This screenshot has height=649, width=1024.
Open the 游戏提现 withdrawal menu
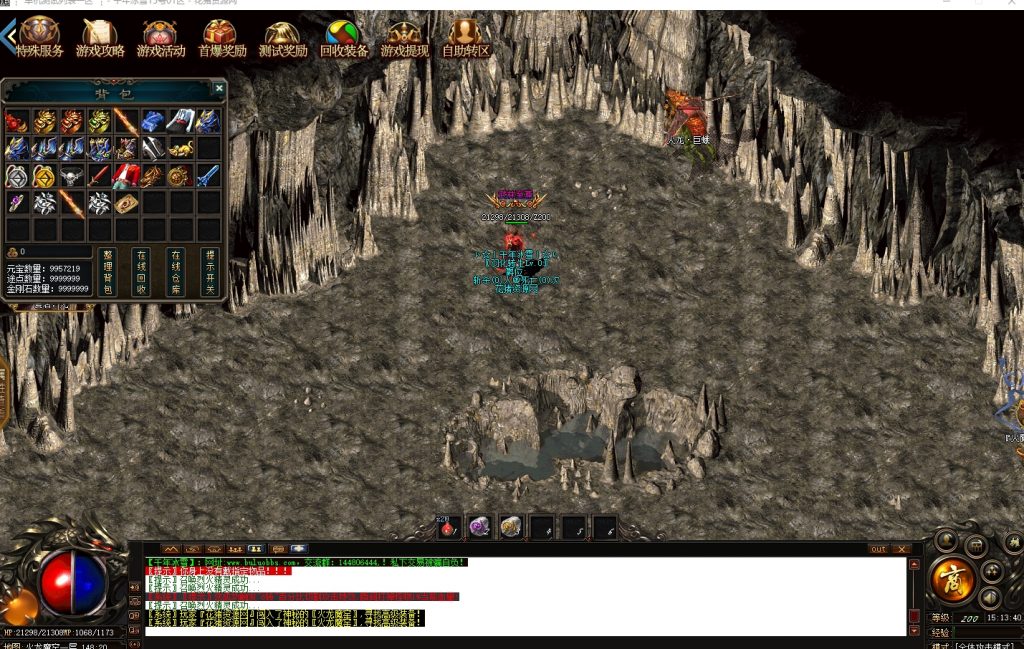[x=404, y=38]
